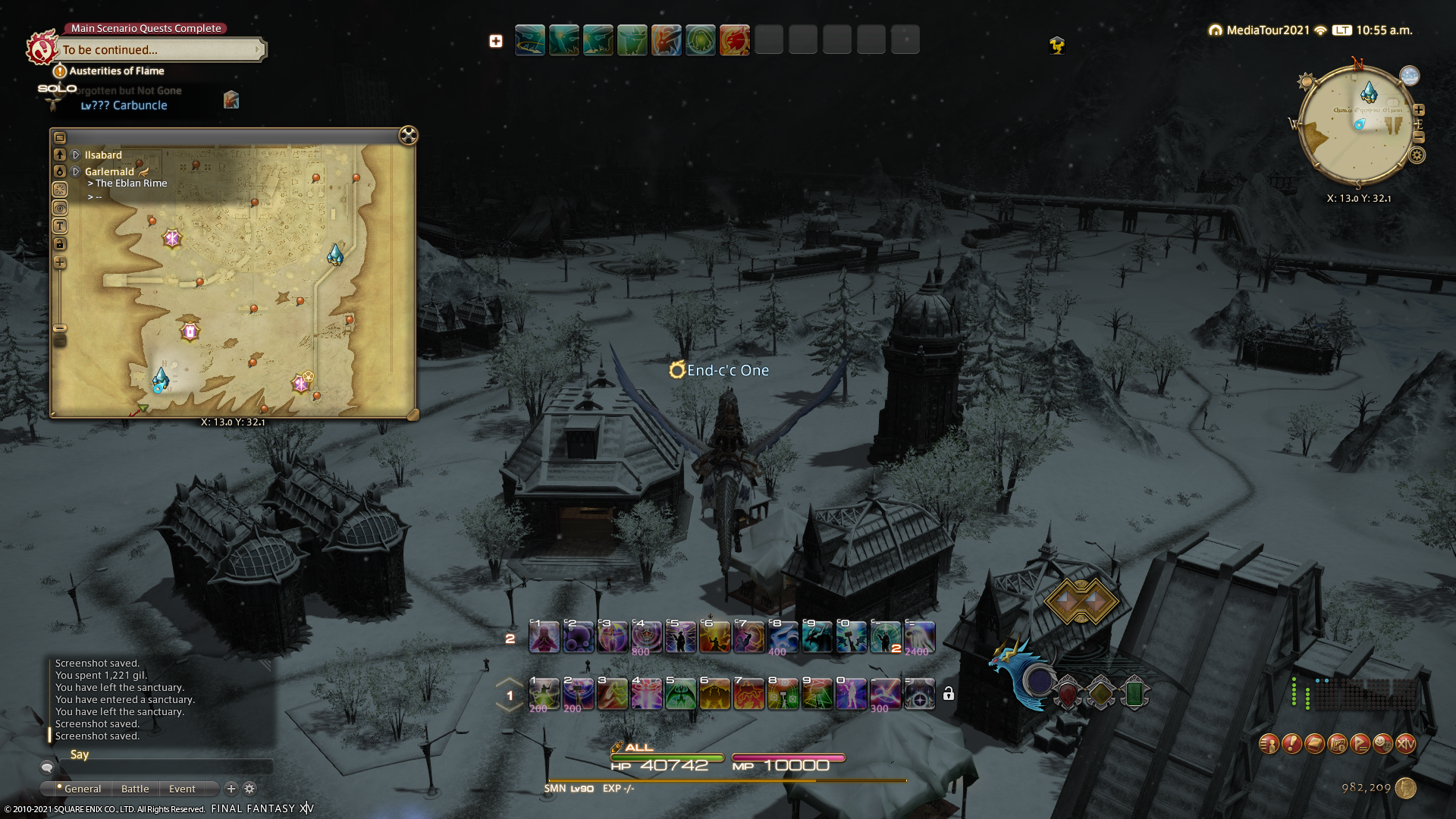Viewport: 1456px width, 819px height.
Task: Click the minimap zoom-out minus button
Action: click(x=1419, y=137)
